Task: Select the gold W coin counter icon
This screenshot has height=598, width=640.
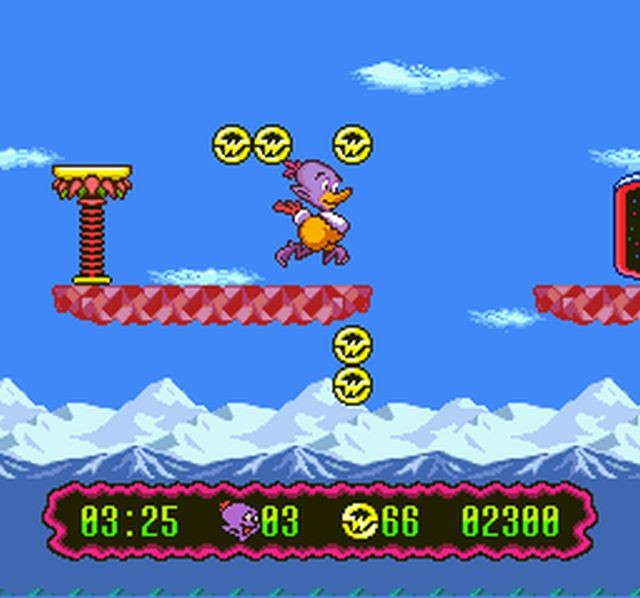Action: coord(359,520)
